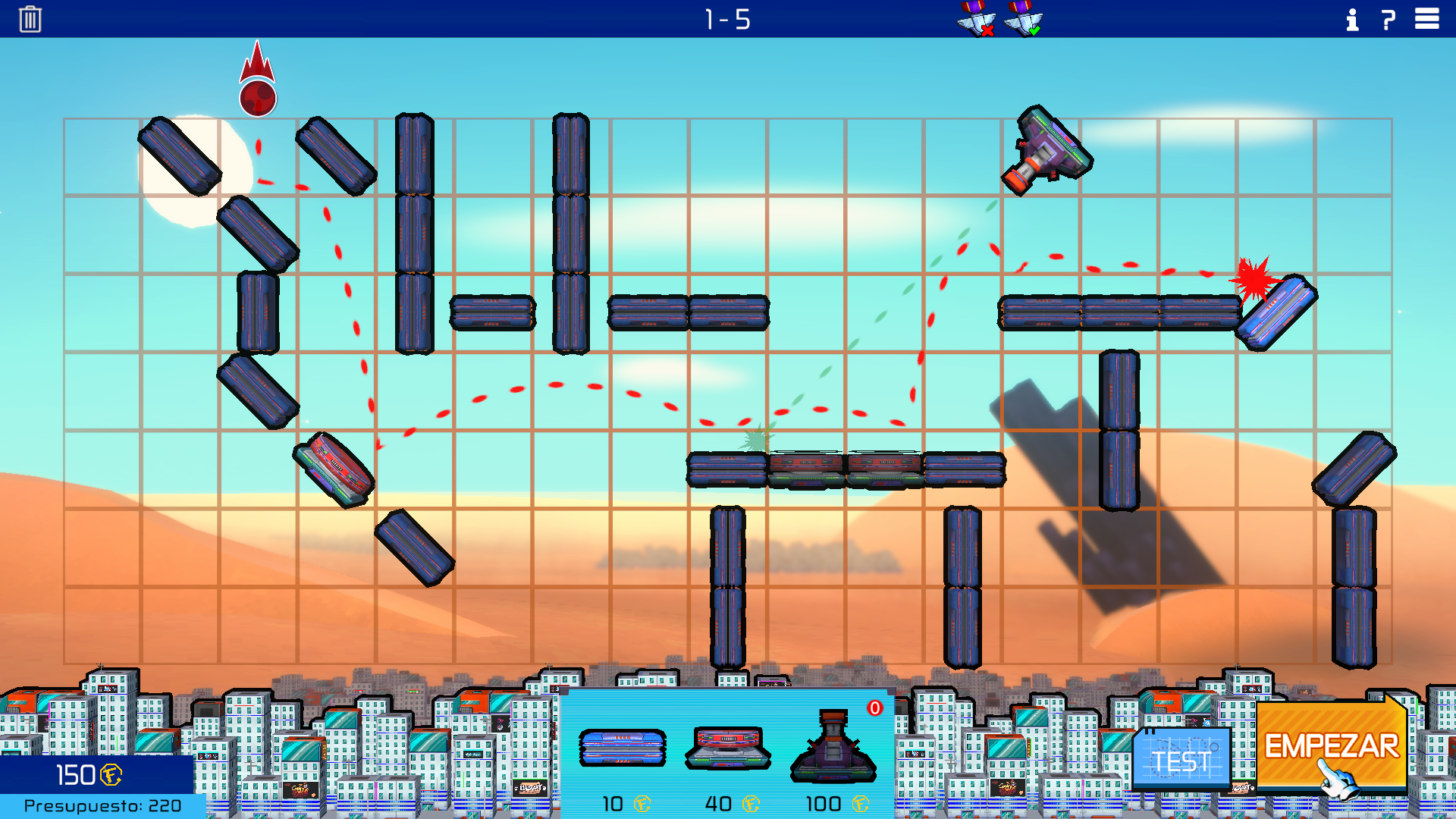The image size is (1456, 819).
Task: Select the blue panel costing 10
Action: click(x=622, y=748)
